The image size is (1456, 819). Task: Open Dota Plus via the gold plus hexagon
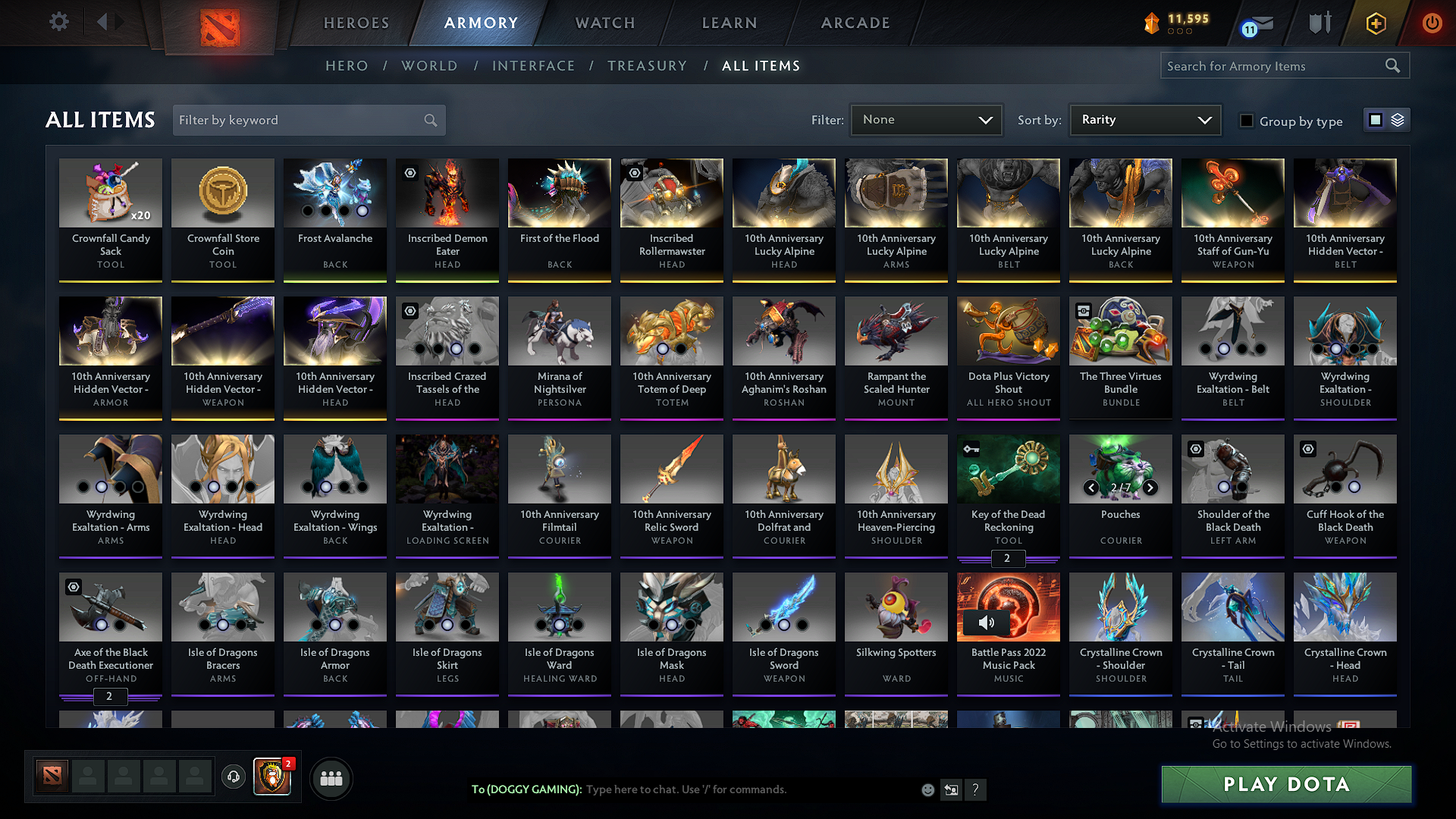(1375, 23)
